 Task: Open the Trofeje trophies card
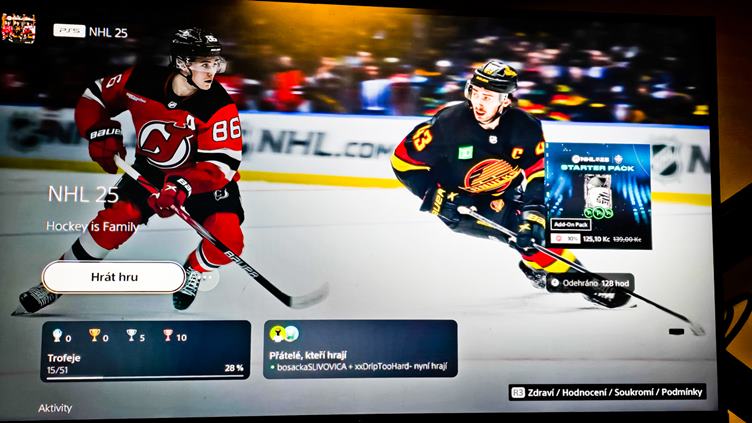[145, 350]
